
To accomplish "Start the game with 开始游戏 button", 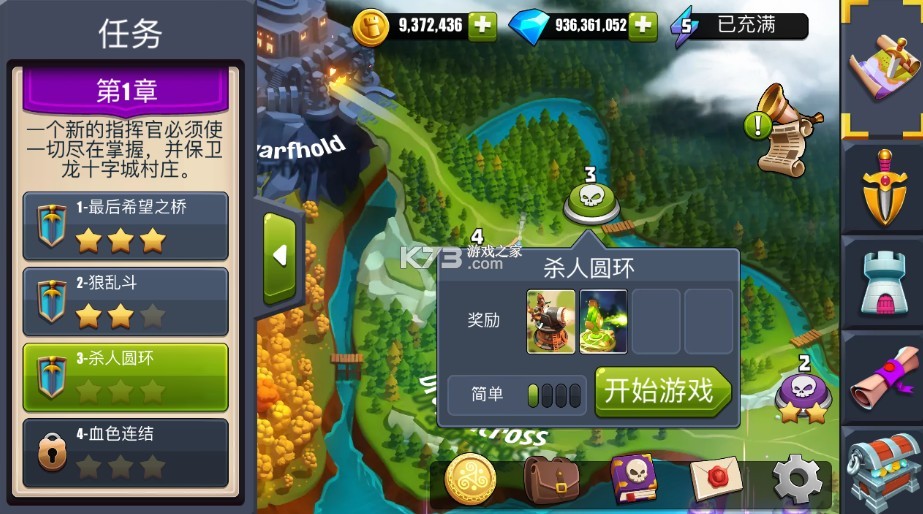I will click(x=662, y=392).
